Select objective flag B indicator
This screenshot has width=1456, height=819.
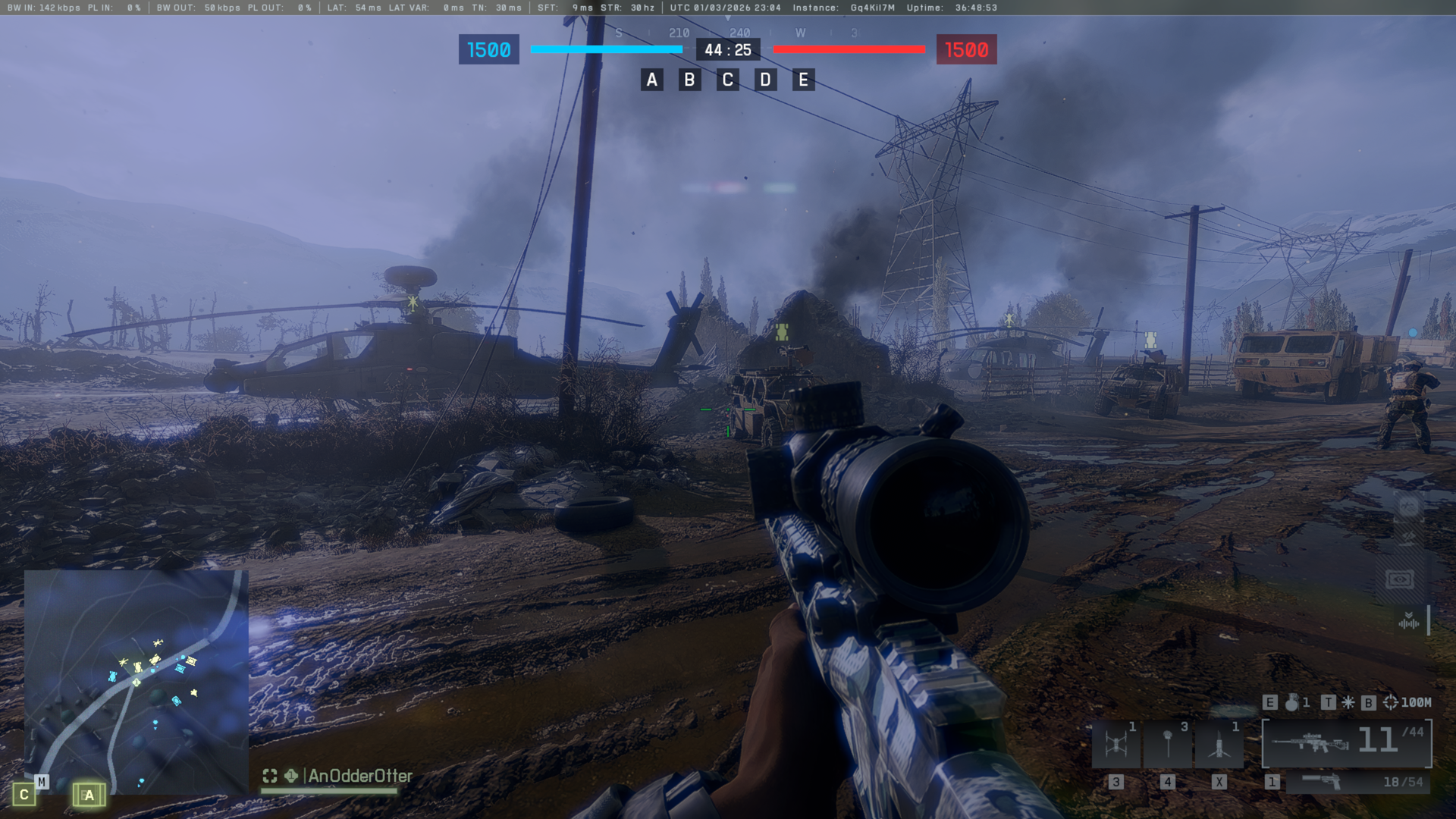click(689, 80)
